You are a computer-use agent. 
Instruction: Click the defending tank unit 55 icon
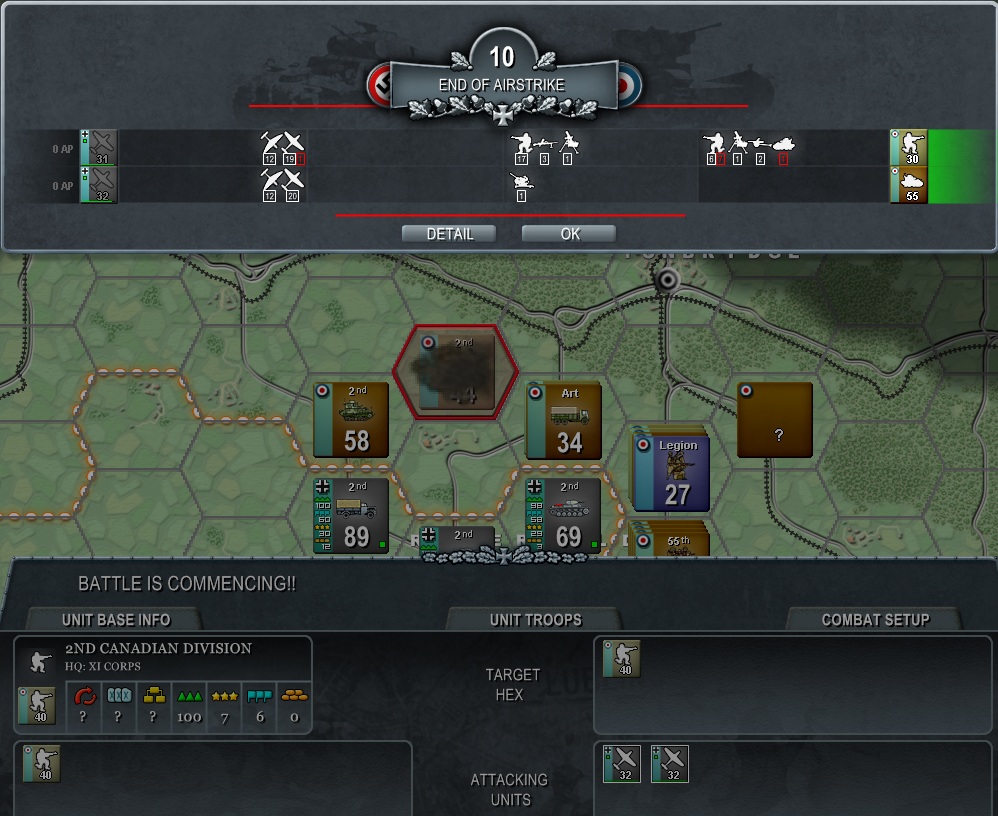point(909,185)
